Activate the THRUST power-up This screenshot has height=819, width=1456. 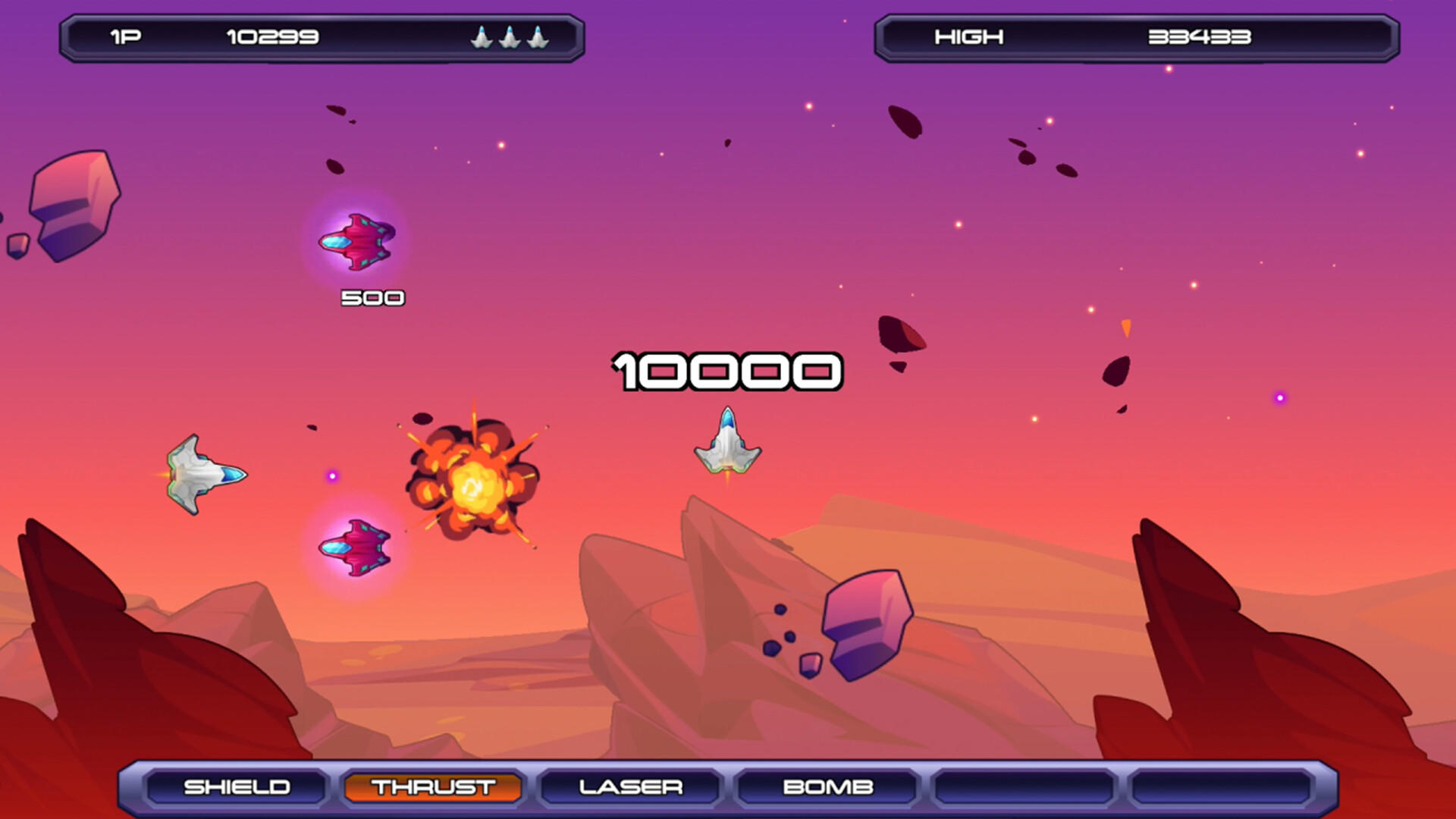click(432, 787)
